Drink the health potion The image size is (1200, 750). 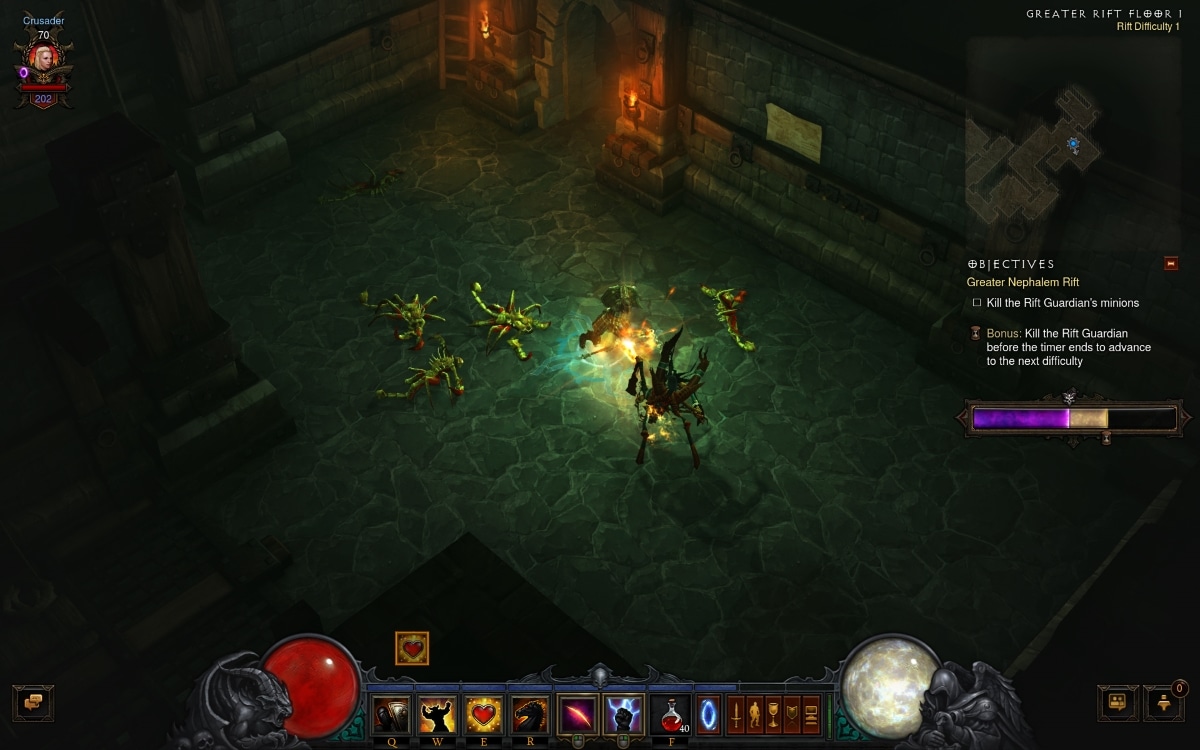(x=670, y=715)
